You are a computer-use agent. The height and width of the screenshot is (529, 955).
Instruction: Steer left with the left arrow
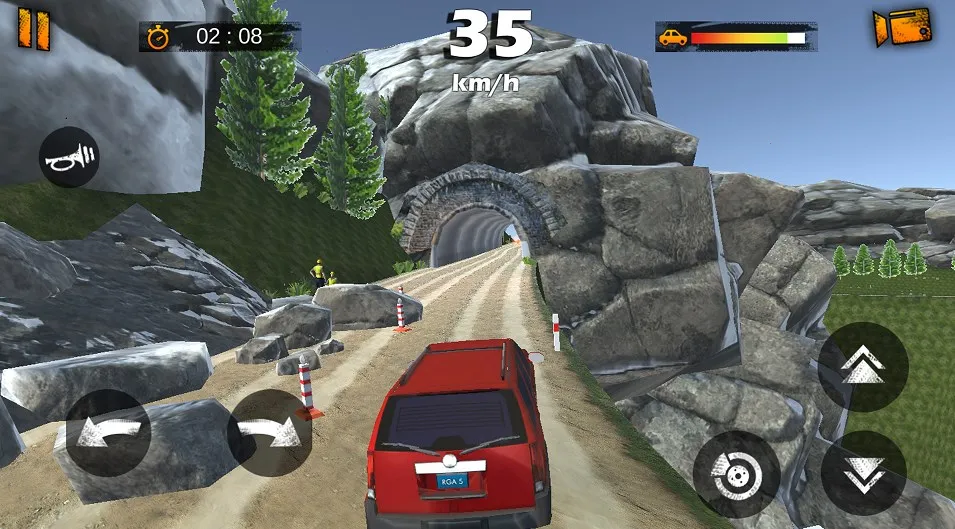pos(107,433)
